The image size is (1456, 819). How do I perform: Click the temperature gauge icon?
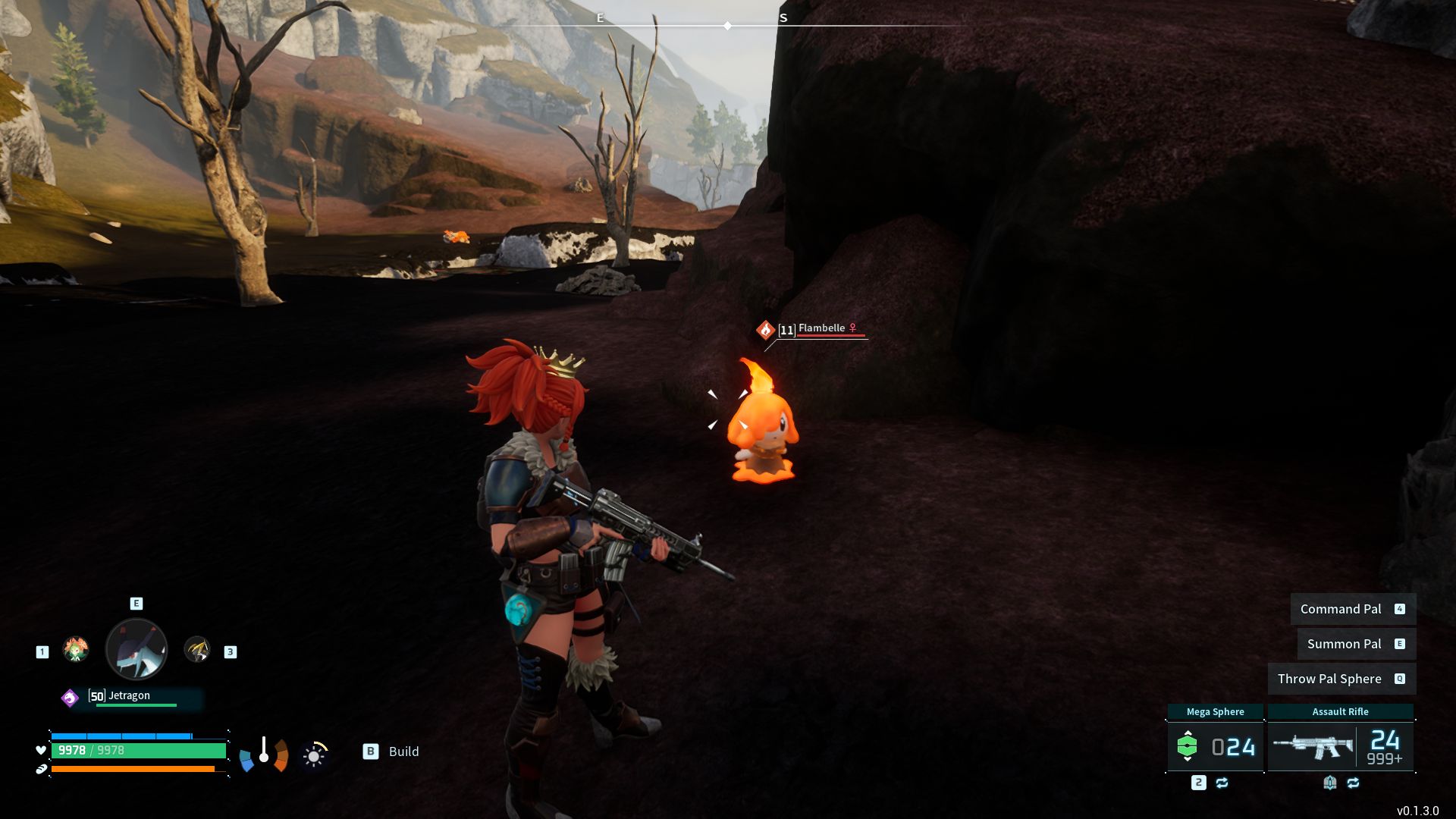[264, 753]
